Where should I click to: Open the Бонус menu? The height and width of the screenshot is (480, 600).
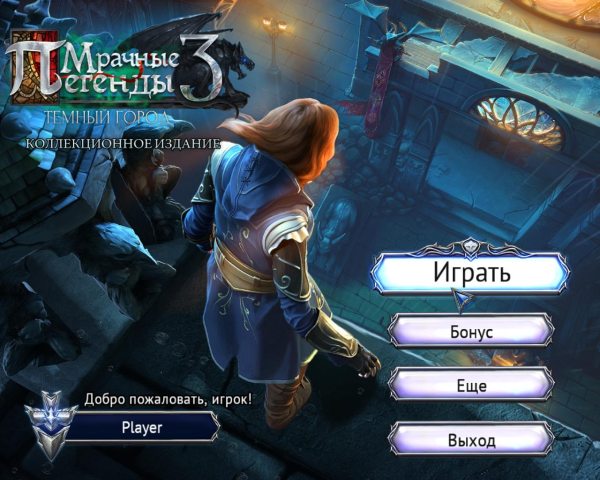[470, 331]
